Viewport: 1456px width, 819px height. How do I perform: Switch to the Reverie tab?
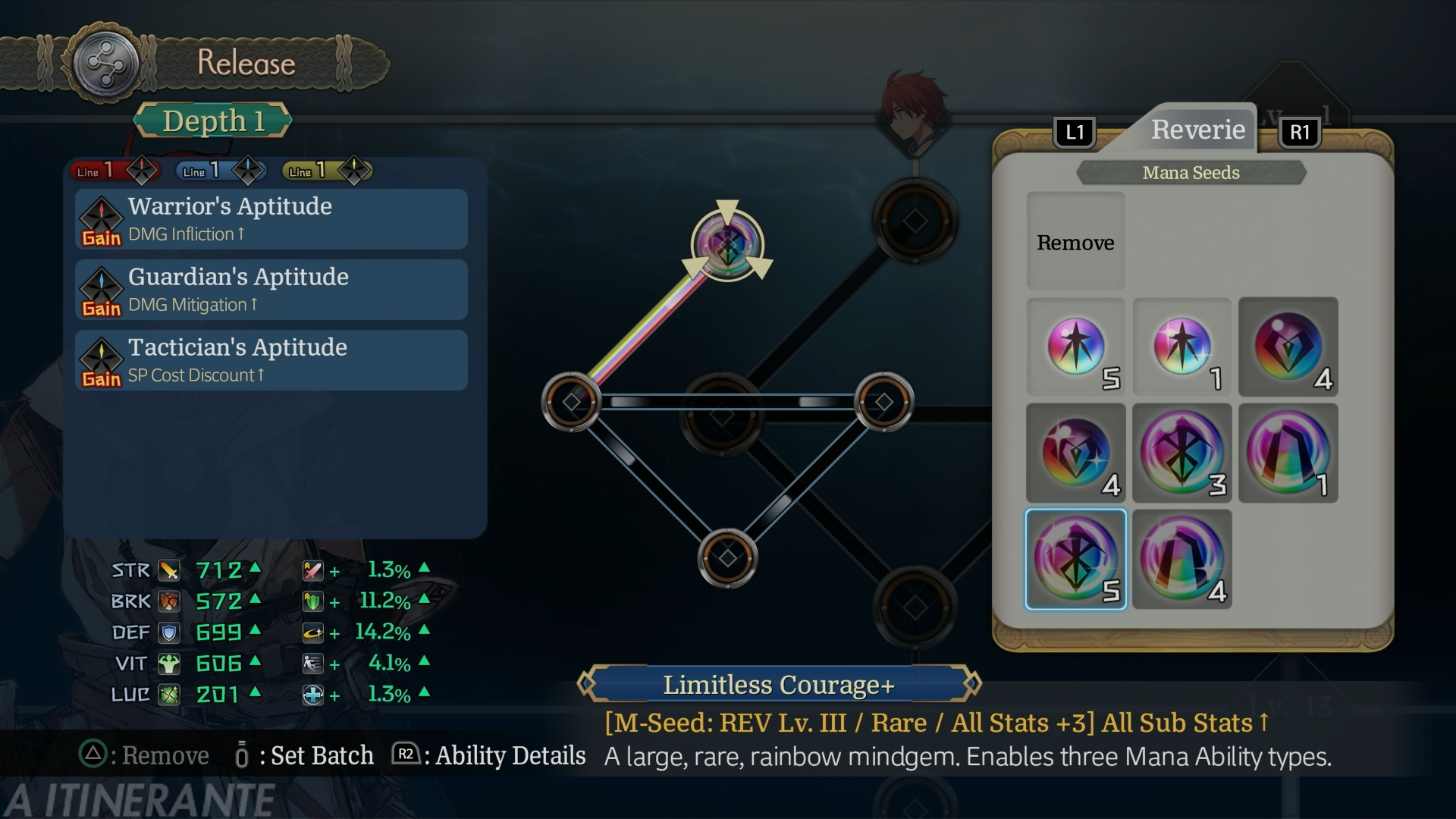pyautogui.click(x=1197, y=130)
